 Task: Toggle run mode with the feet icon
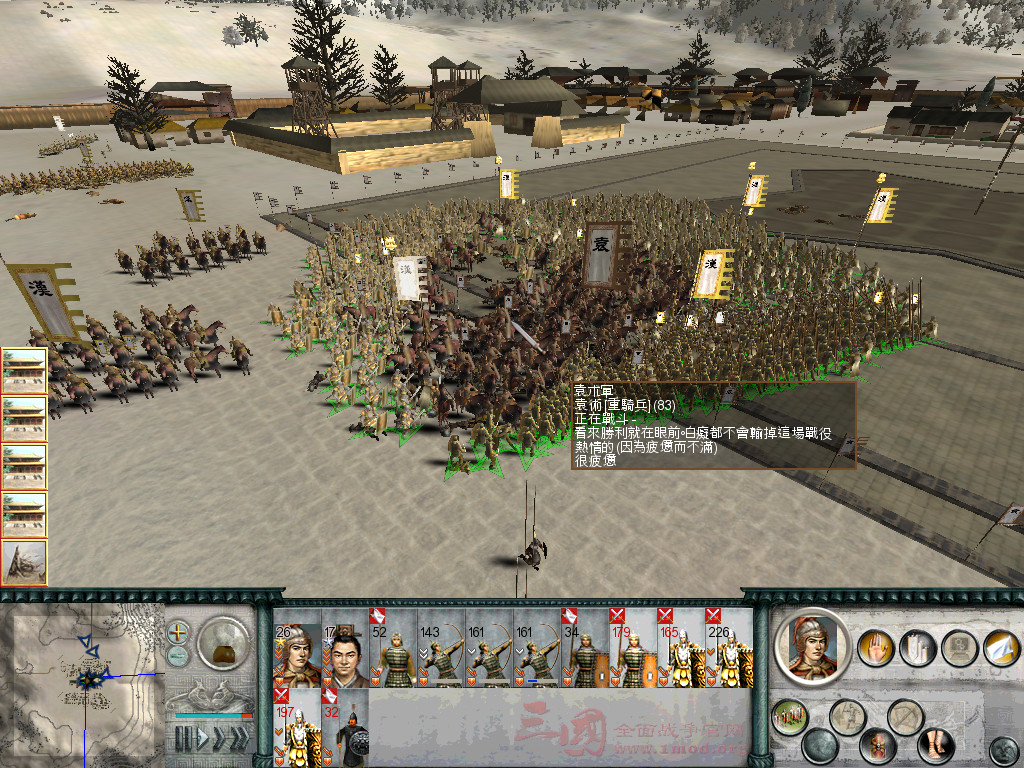[x=935, y=746]
